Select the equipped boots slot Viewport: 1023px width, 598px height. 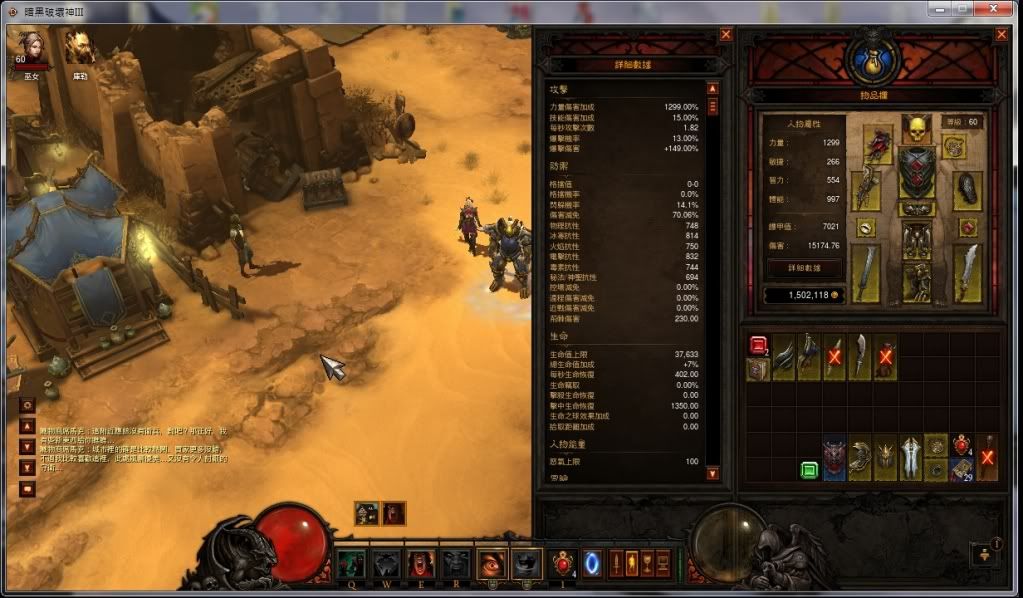tap(916, 282)
